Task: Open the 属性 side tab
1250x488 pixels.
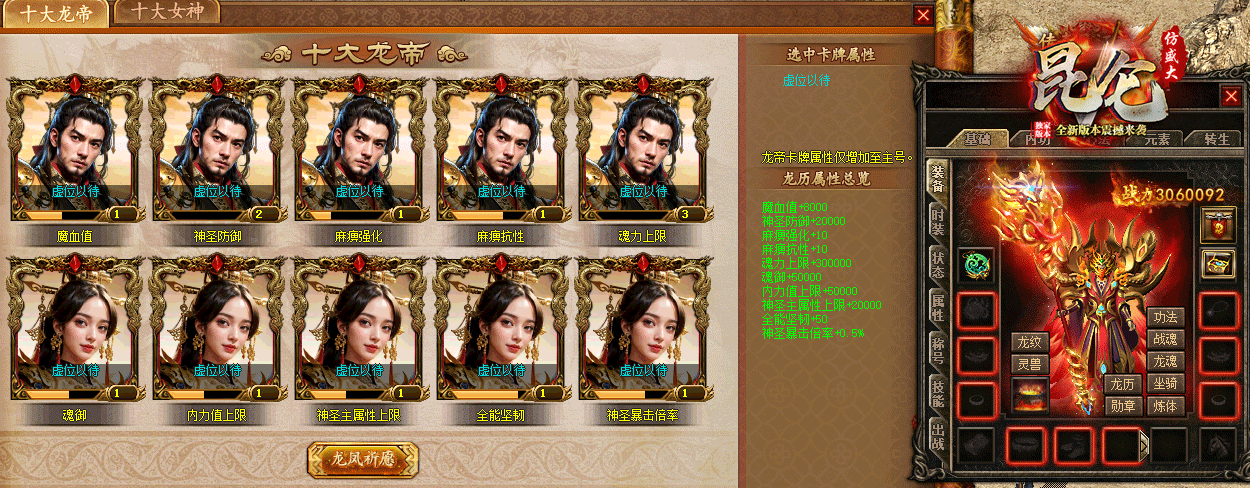Action: pyautogui.click(x=938, y=307)
